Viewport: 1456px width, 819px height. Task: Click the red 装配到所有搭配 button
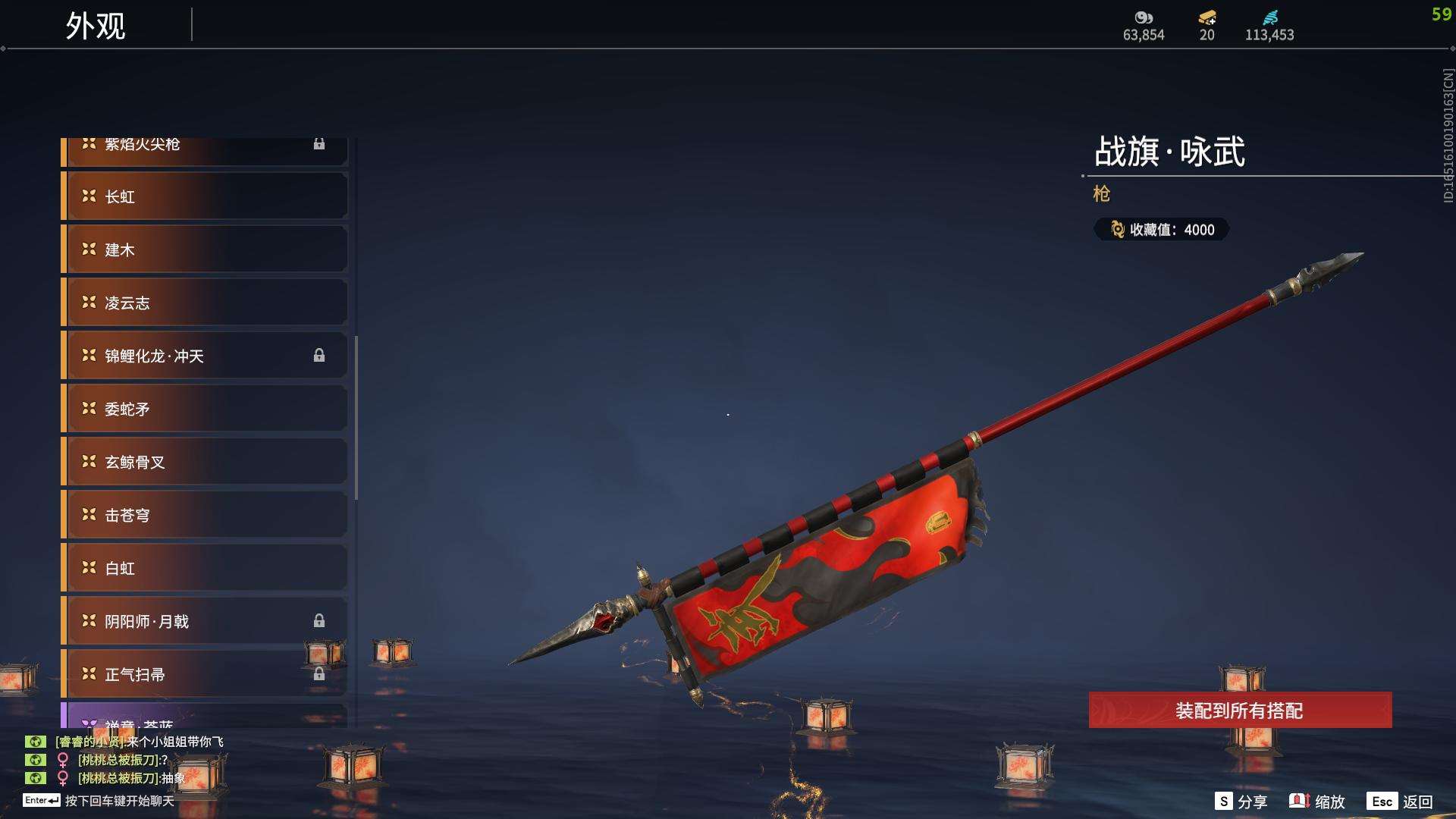point(1240,711)
